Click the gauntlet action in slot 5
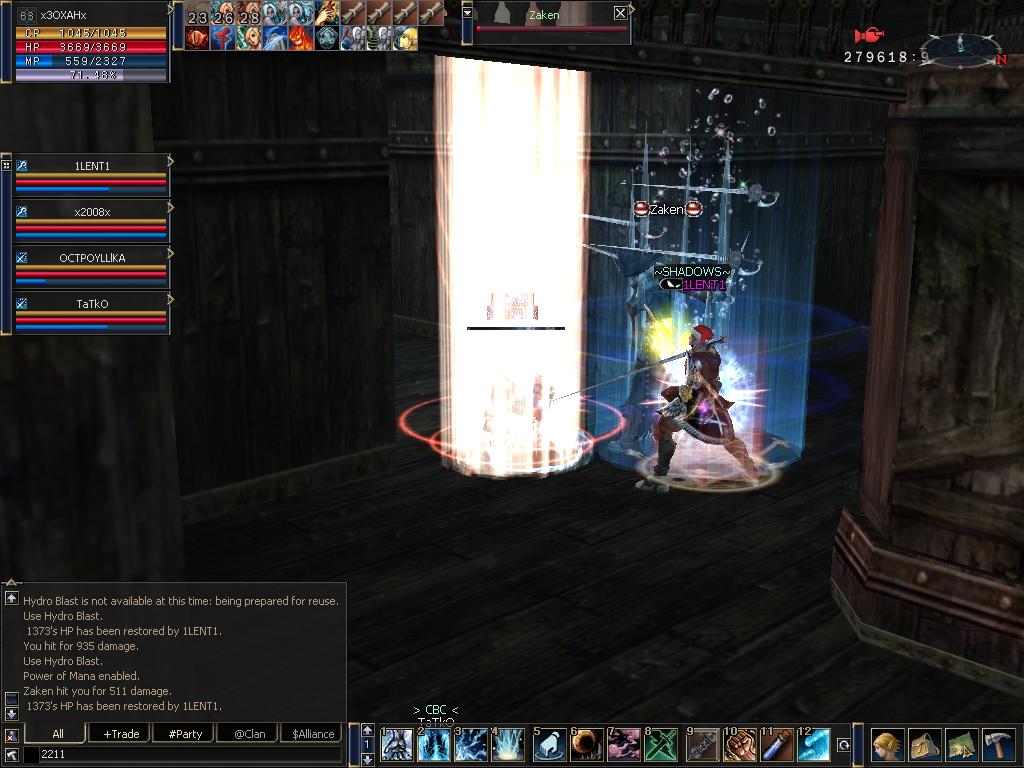Viewport: 1024px width, 768px height. point(549,746)
